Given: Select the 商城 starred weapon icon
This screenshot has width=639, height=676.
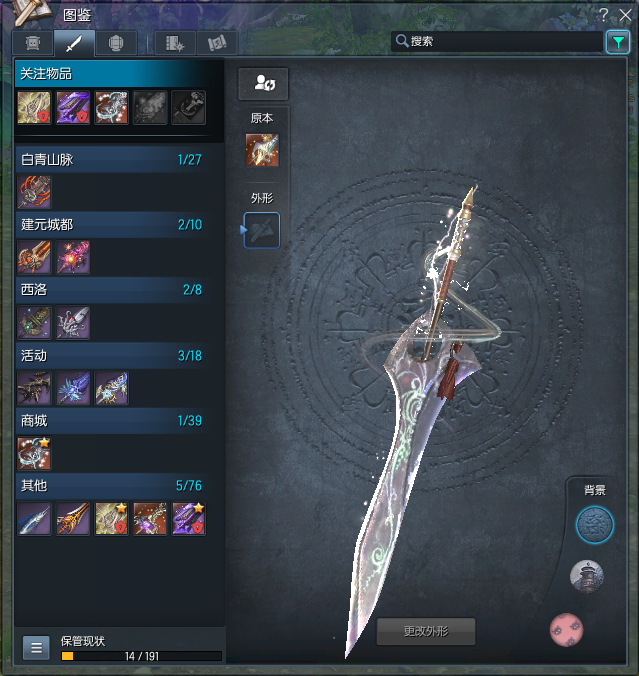Looking at the screenshot, I should point(34,454).
